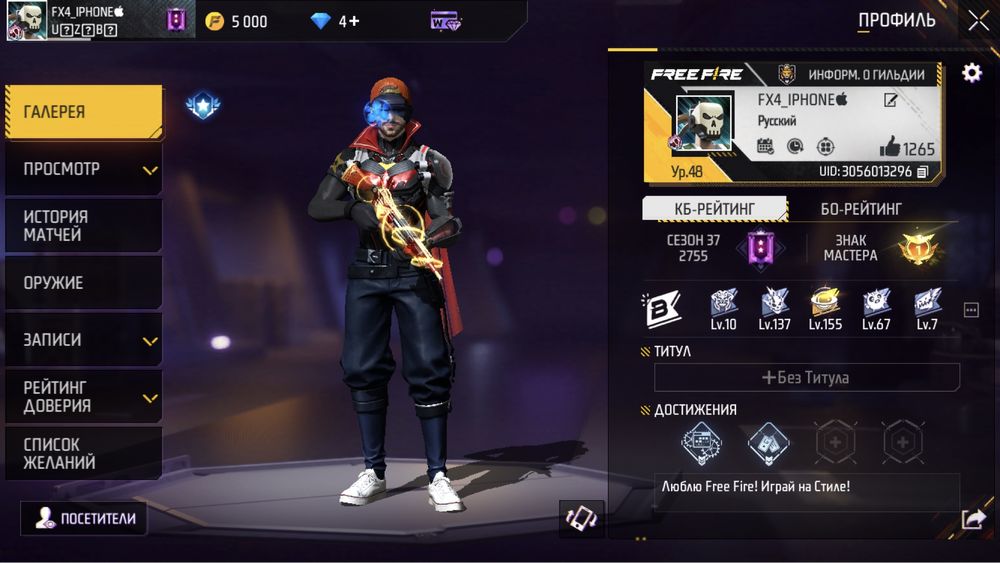The width and height of the screenshot is (1000, 563).
Task: Close the profile screen with X
Action: coord(978,20)
